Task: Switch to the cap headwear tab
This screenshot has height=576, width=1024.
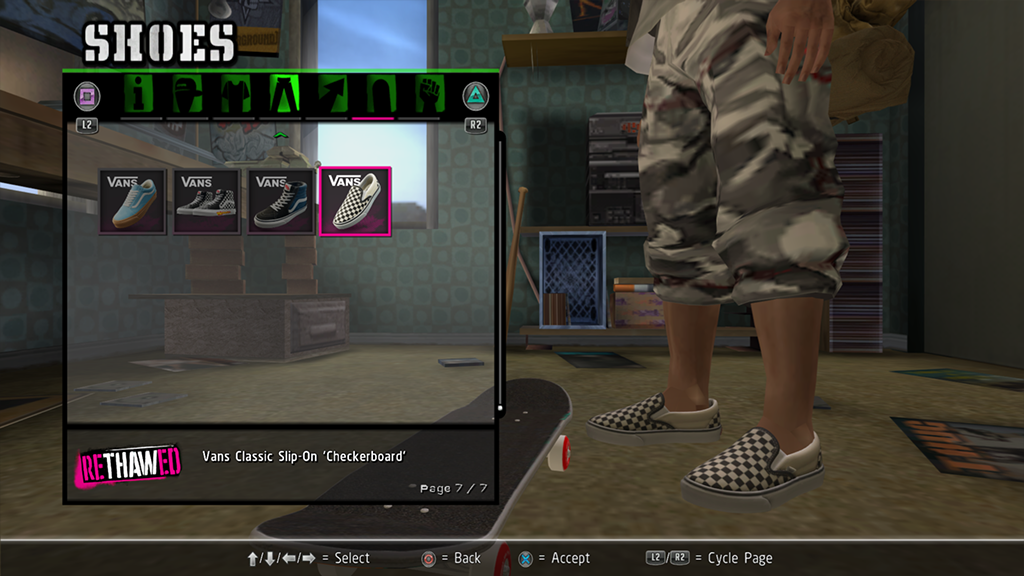Action: [x=188, y=95]
